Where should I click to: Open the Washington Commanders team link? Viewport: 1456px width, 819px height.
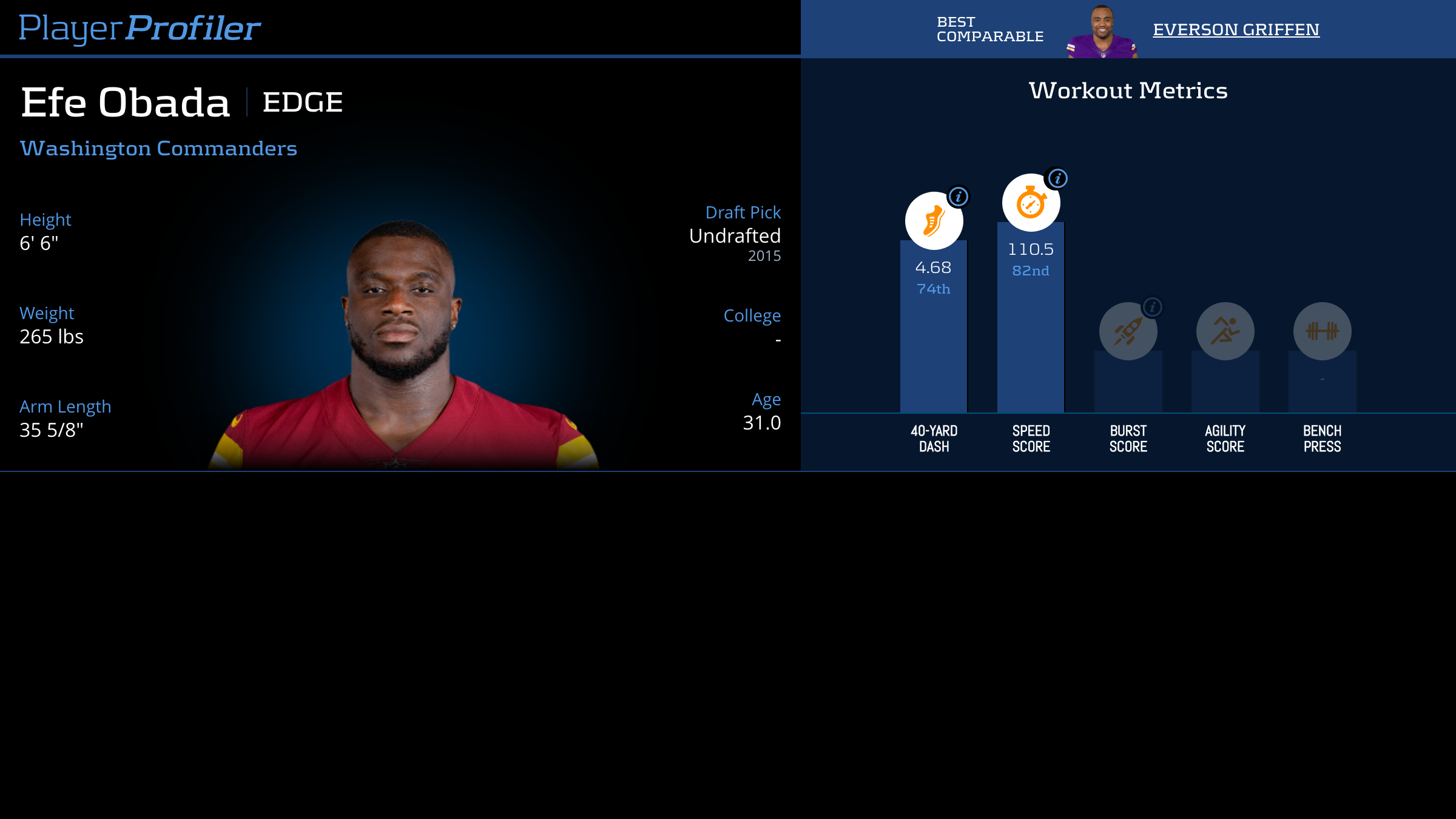click(158, 149)
